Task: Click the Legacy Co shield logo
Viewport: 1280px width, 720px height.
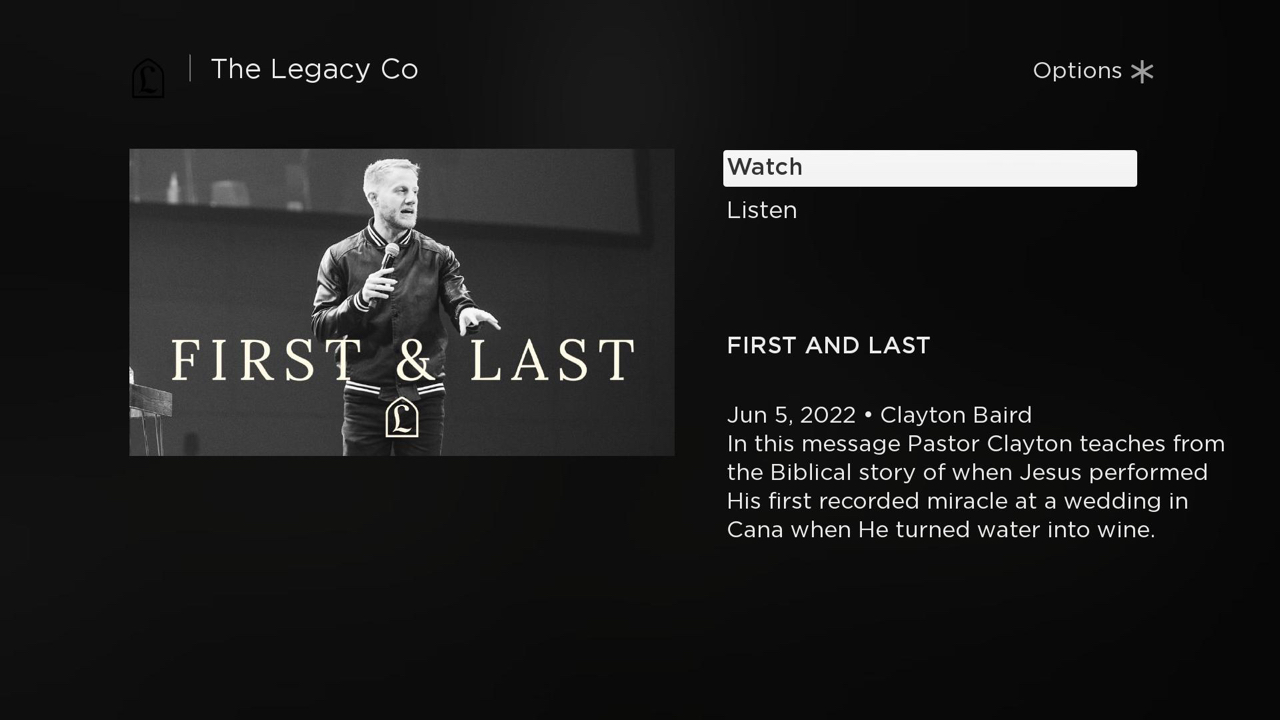Action: [147, 77]
